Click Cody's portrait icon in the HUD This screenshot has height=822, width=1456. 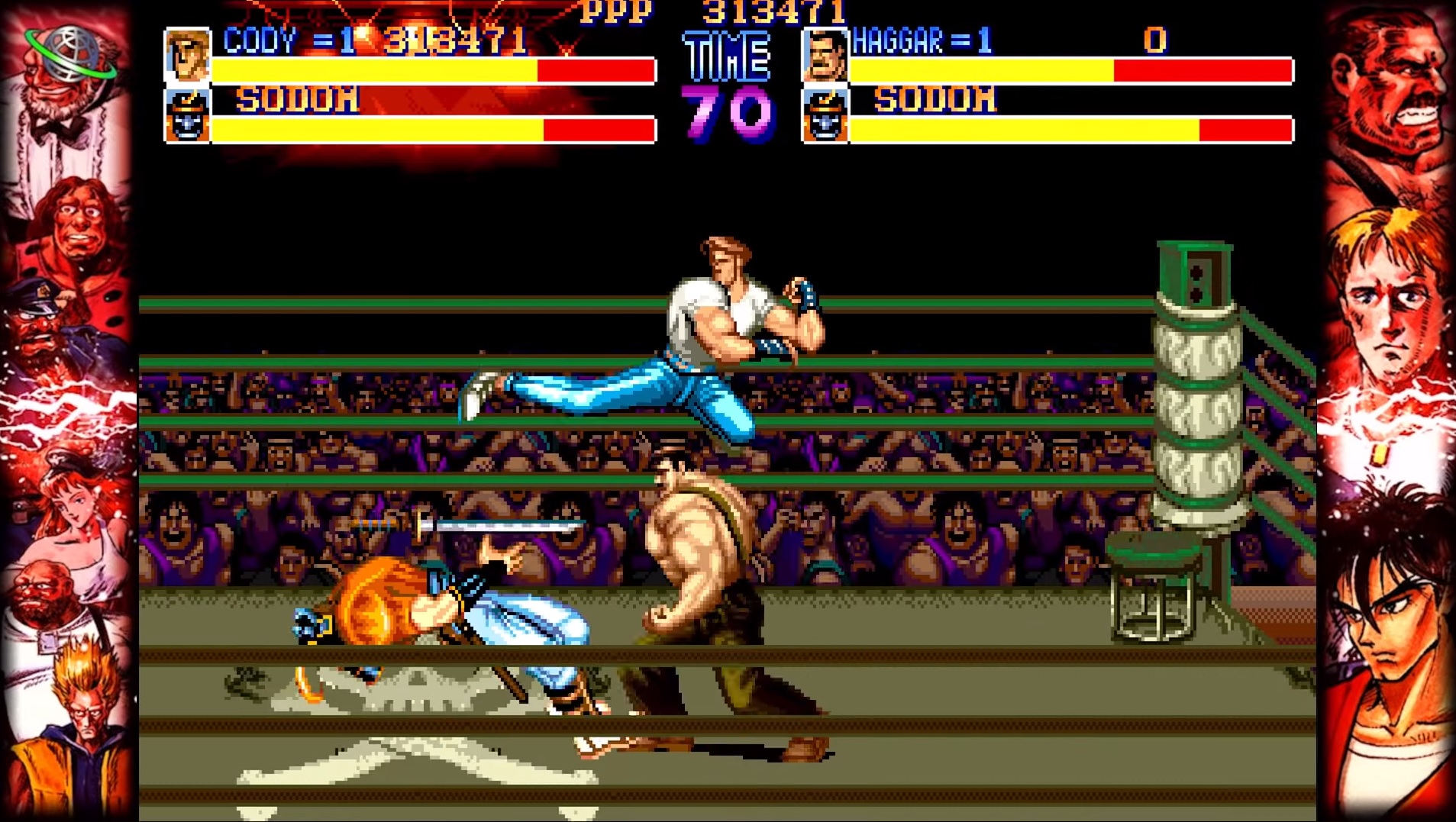[x=189, y=56]
